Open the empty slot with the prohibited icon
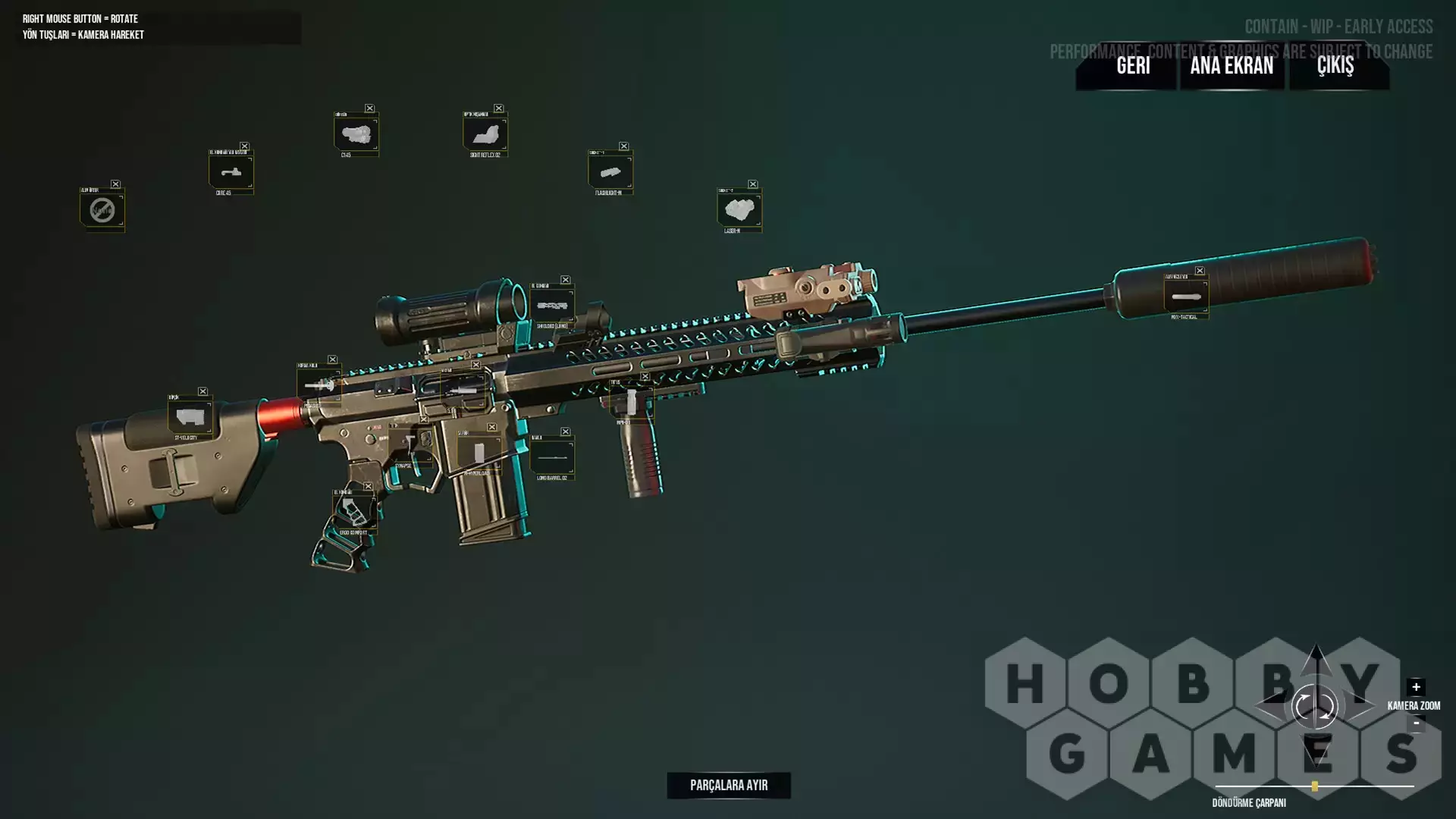Image resolution: width=1456 pixels, height=819 pixels. click(102, 210)
